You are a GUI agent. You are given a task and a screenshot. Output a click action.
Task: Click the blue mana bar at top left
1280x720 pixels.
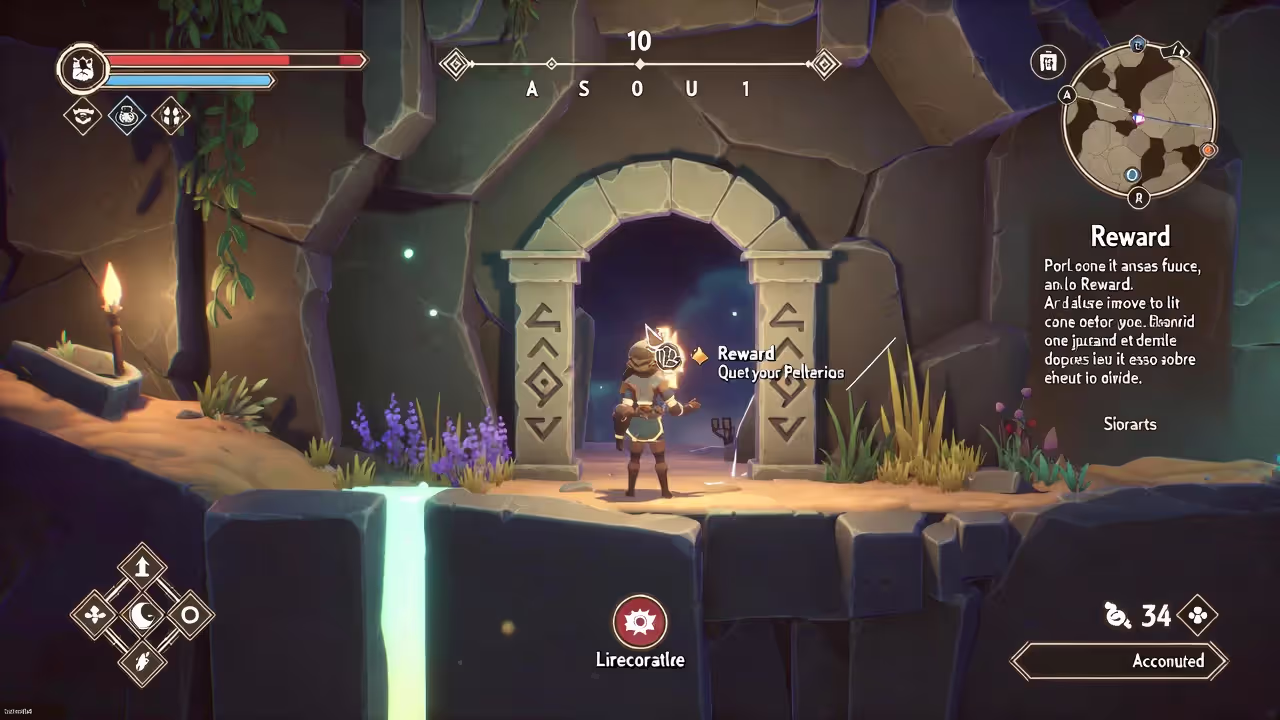tap(190, 80)
